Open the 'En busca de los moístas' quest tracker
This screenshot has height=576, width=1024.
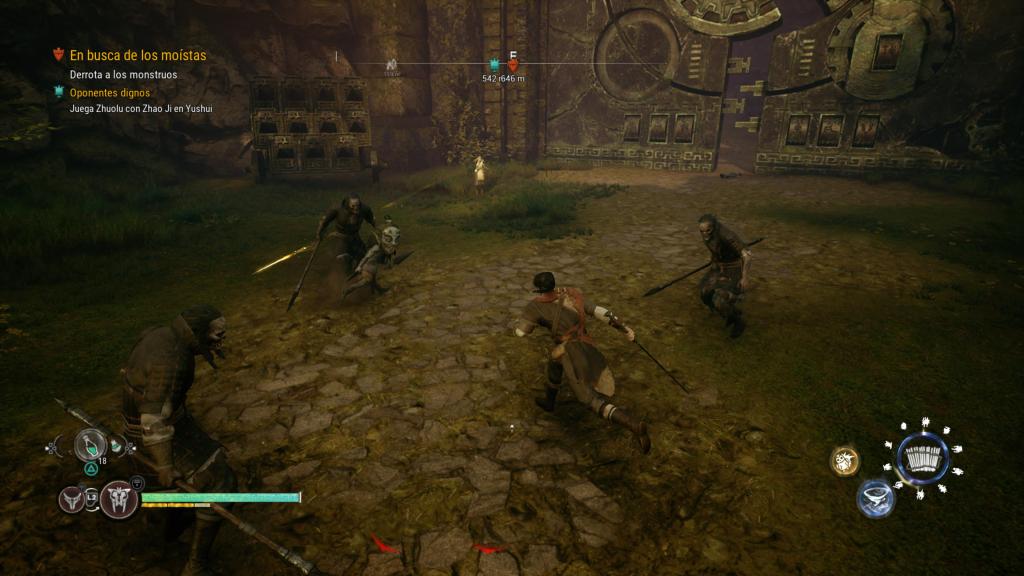click(137, 55)
